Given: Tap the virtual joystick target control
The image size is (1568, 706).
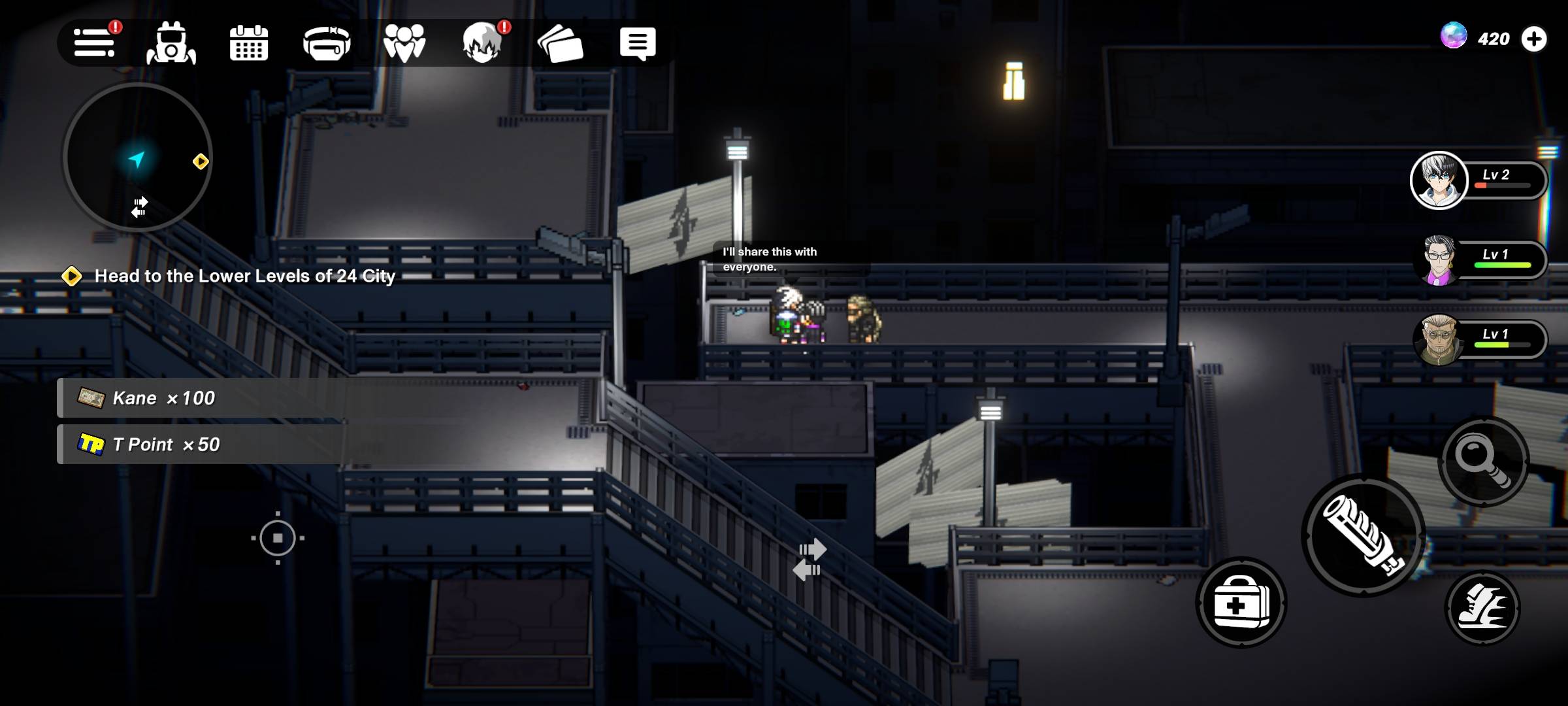Looking at the screenshot, I should click(278, 538).
